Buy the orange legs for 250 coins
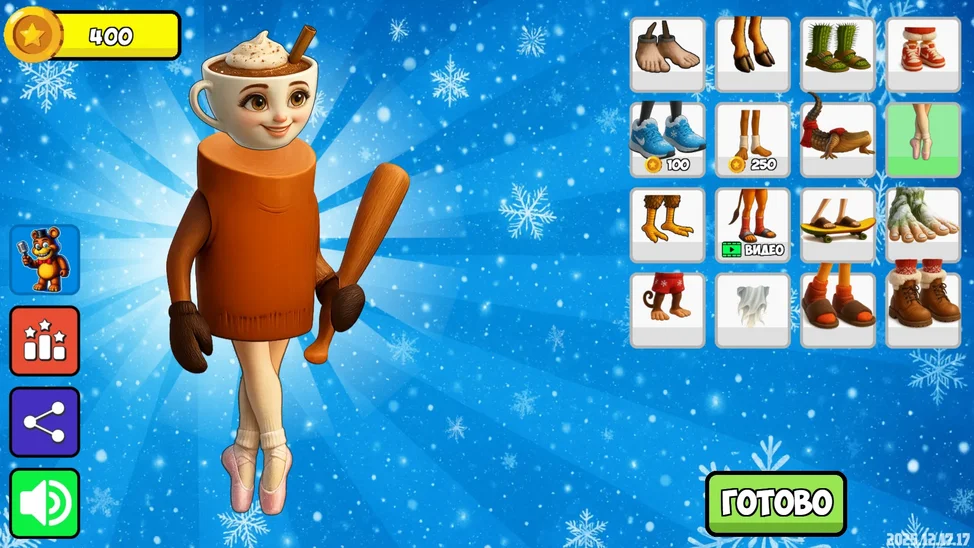The image size is (974, 548). point(752,140)
